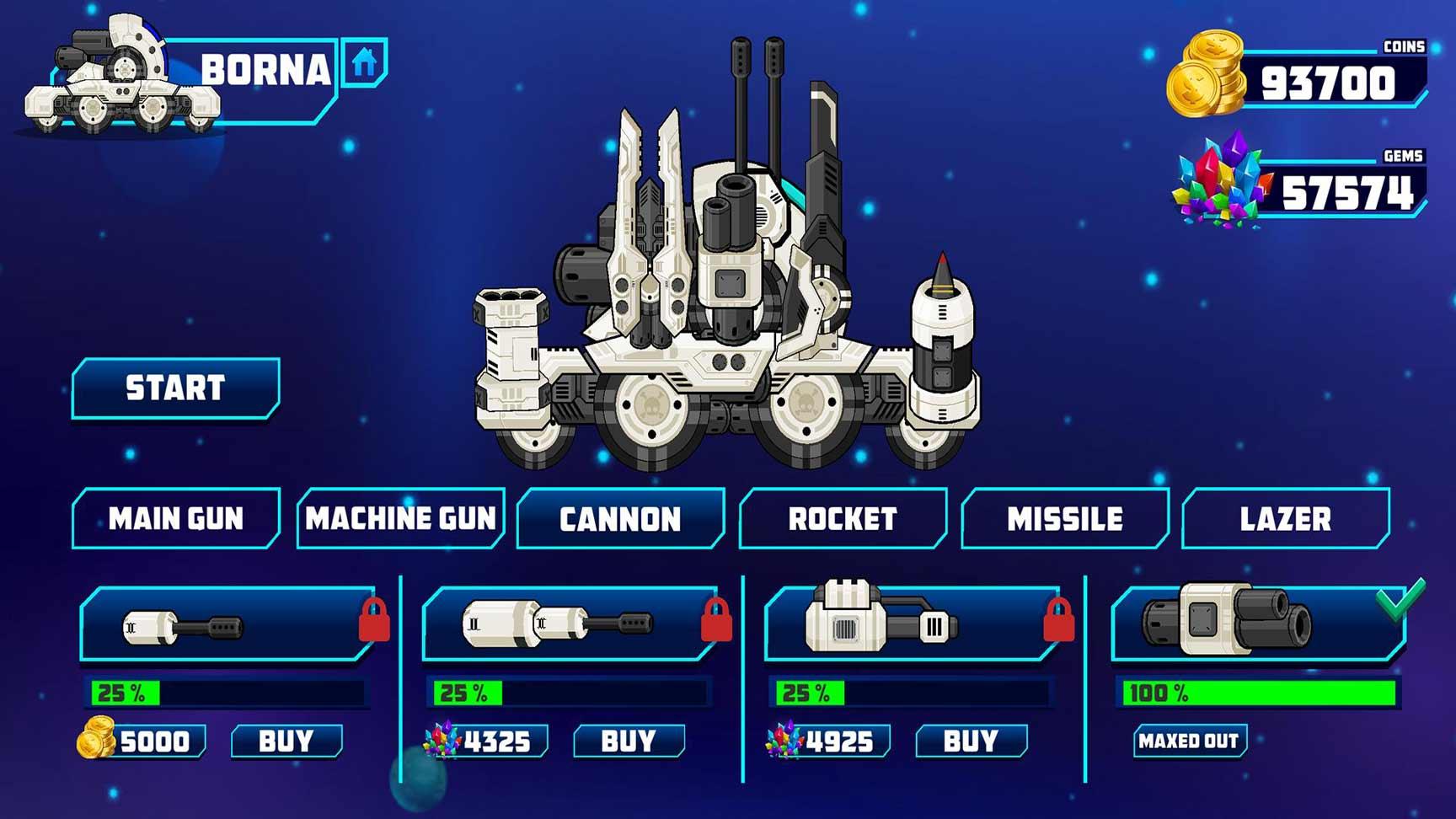Switch to the MISSILE category
The height and width of the screenshot is (819, 1456).
[1063, 518]
